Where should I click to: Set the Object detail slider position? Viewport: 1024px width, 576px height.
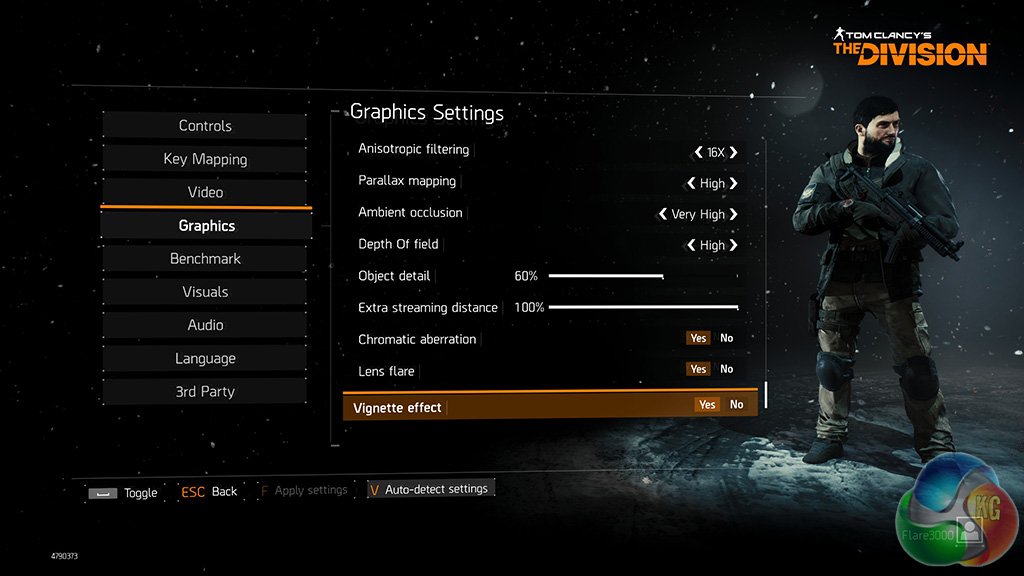coord(662,276)
